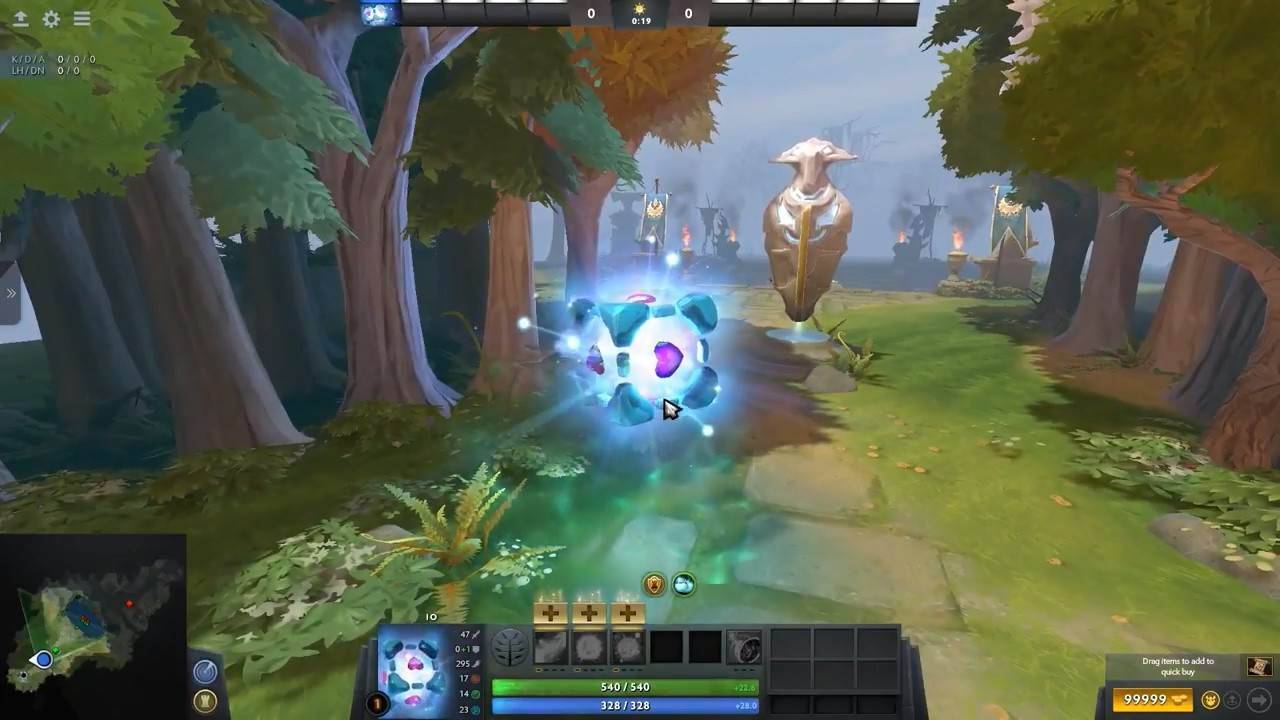Select Io's Tether ability icon
Image resolution: width=1280 pixels, height=720 pixels.
pos(552,645)
